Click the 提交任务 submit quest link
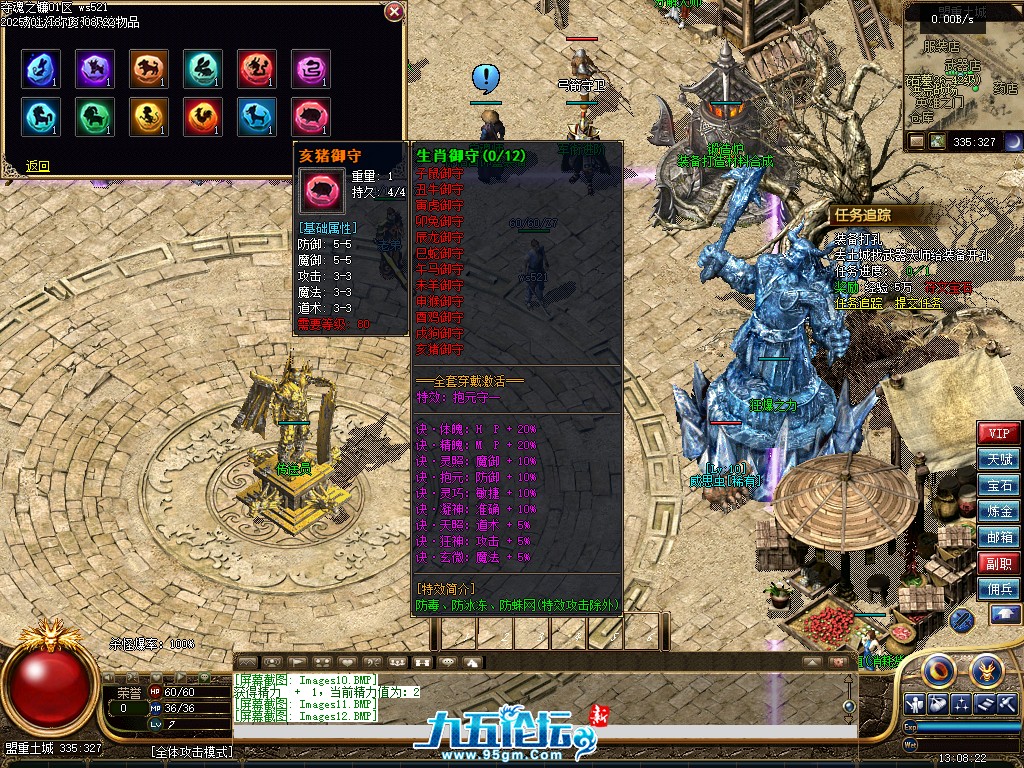The width and height of the screenshot is (1024, 768). [x=919, y=302]
